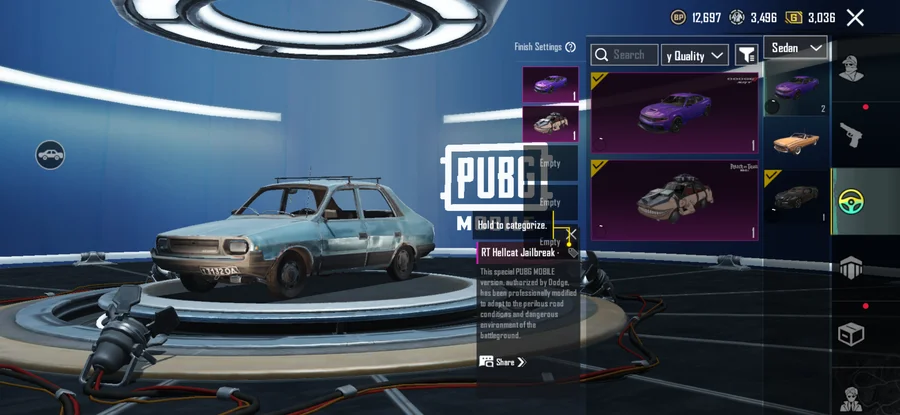This screenshot has width=900, height=415.
Task: Open the Finish Settings help icon
Action: pyautogui.click(x=570, y=47)
